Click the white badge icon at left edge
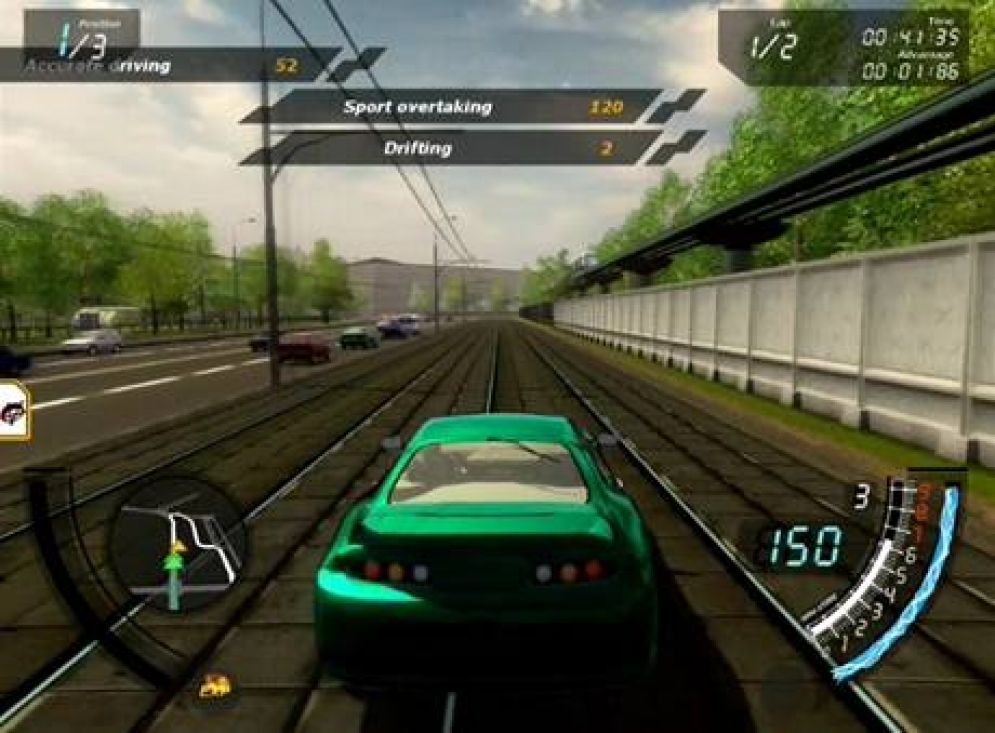This screenshot has width=995, height=733. tap(13, 410)
